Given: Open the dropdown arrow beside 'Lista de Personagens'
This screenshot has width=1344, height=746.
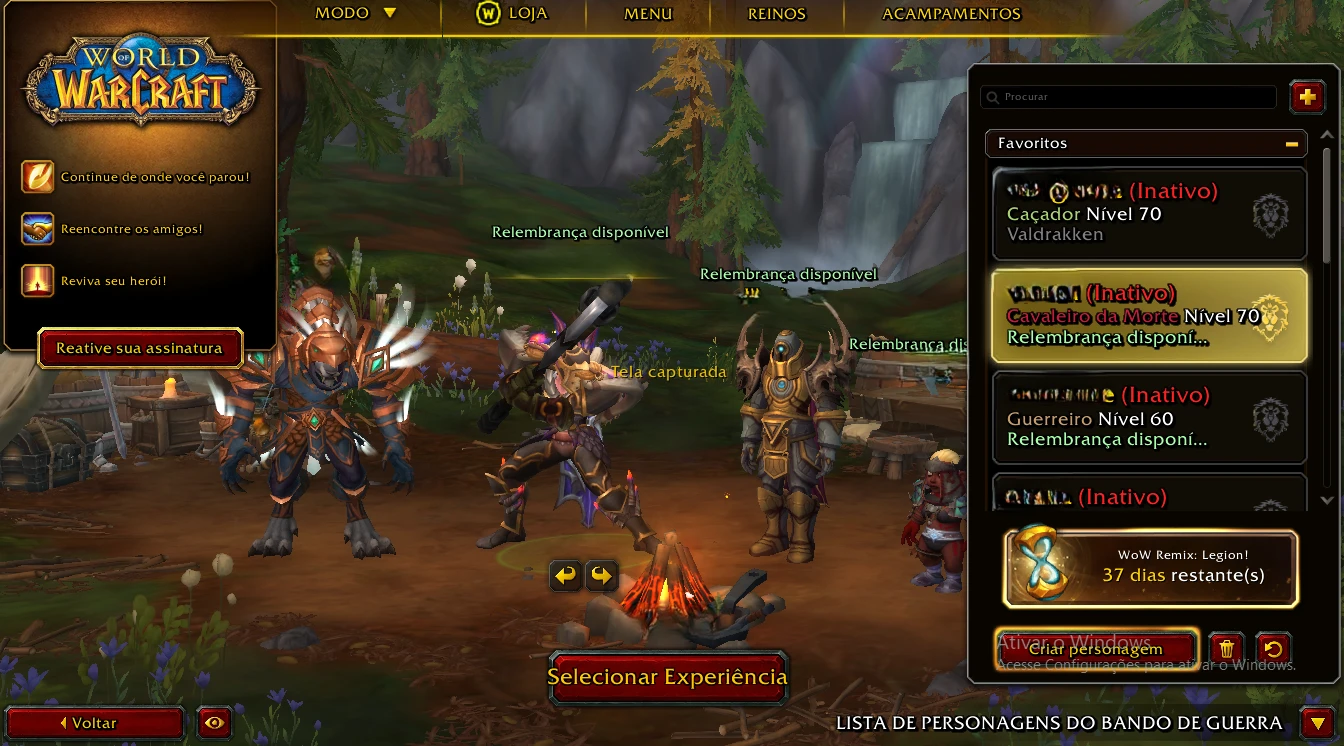Looking at the screenshot, I should [x=1317, y=721].
